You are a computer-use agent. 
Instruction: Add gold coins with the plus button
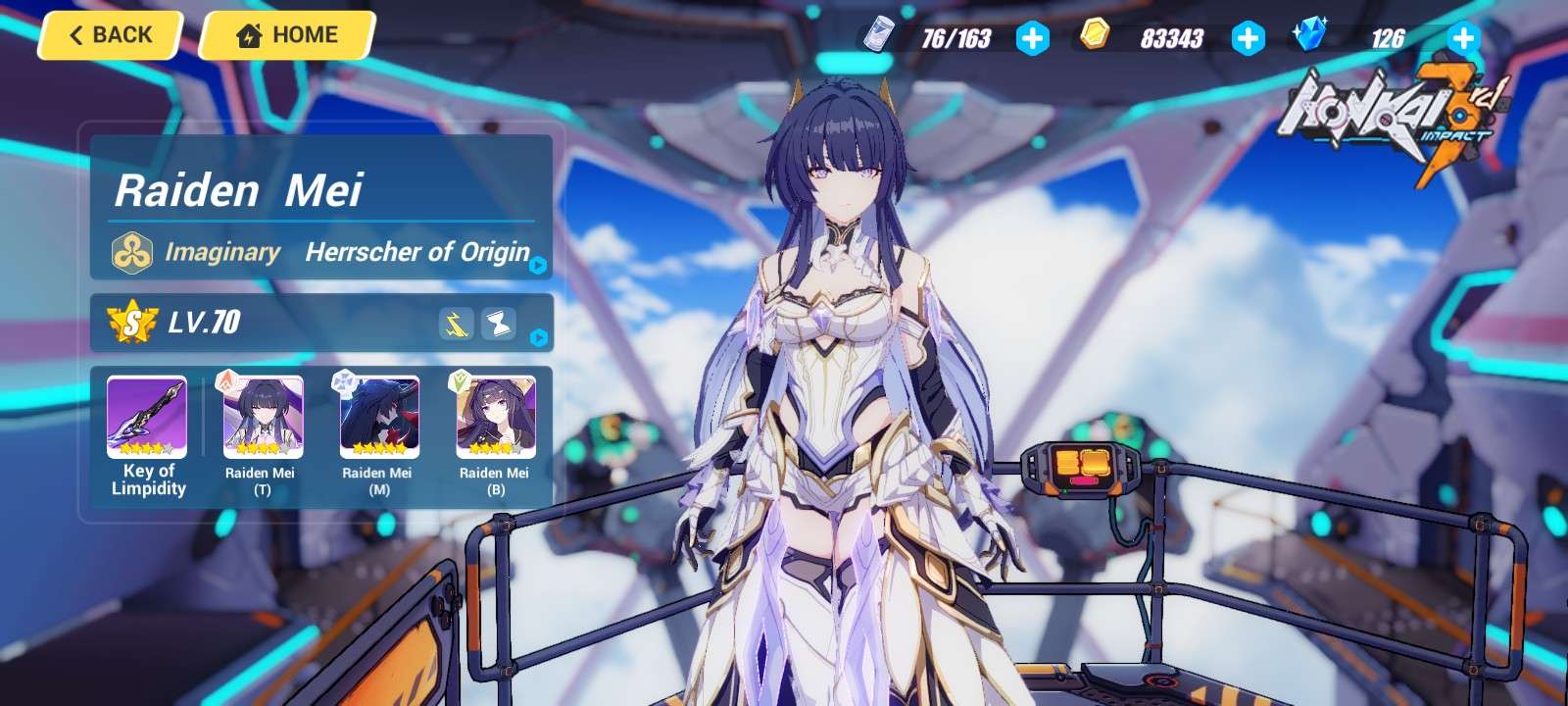click(x=1248, y=38)
